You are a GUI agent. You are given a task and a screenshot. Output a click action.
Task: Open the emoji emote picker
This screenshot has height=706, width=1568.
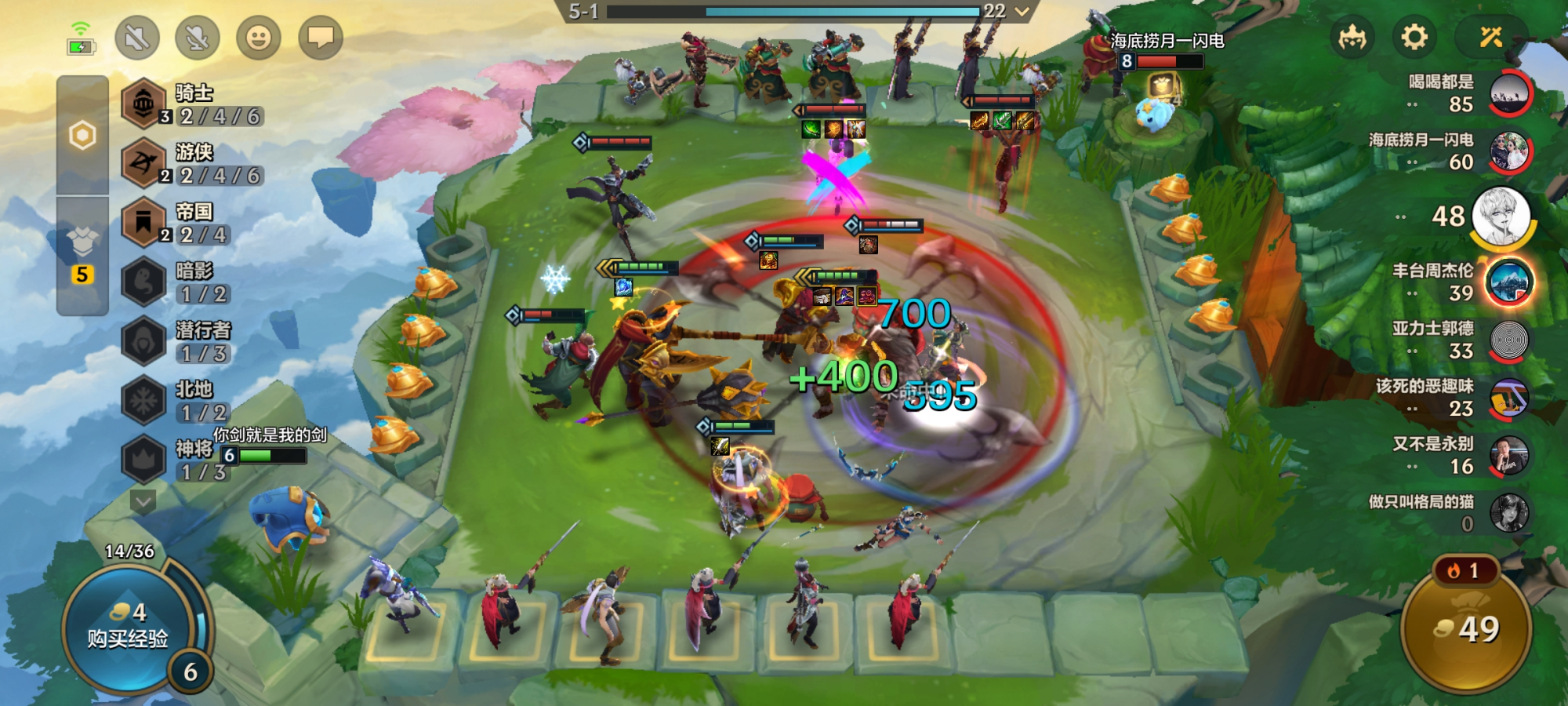(259, 37)
